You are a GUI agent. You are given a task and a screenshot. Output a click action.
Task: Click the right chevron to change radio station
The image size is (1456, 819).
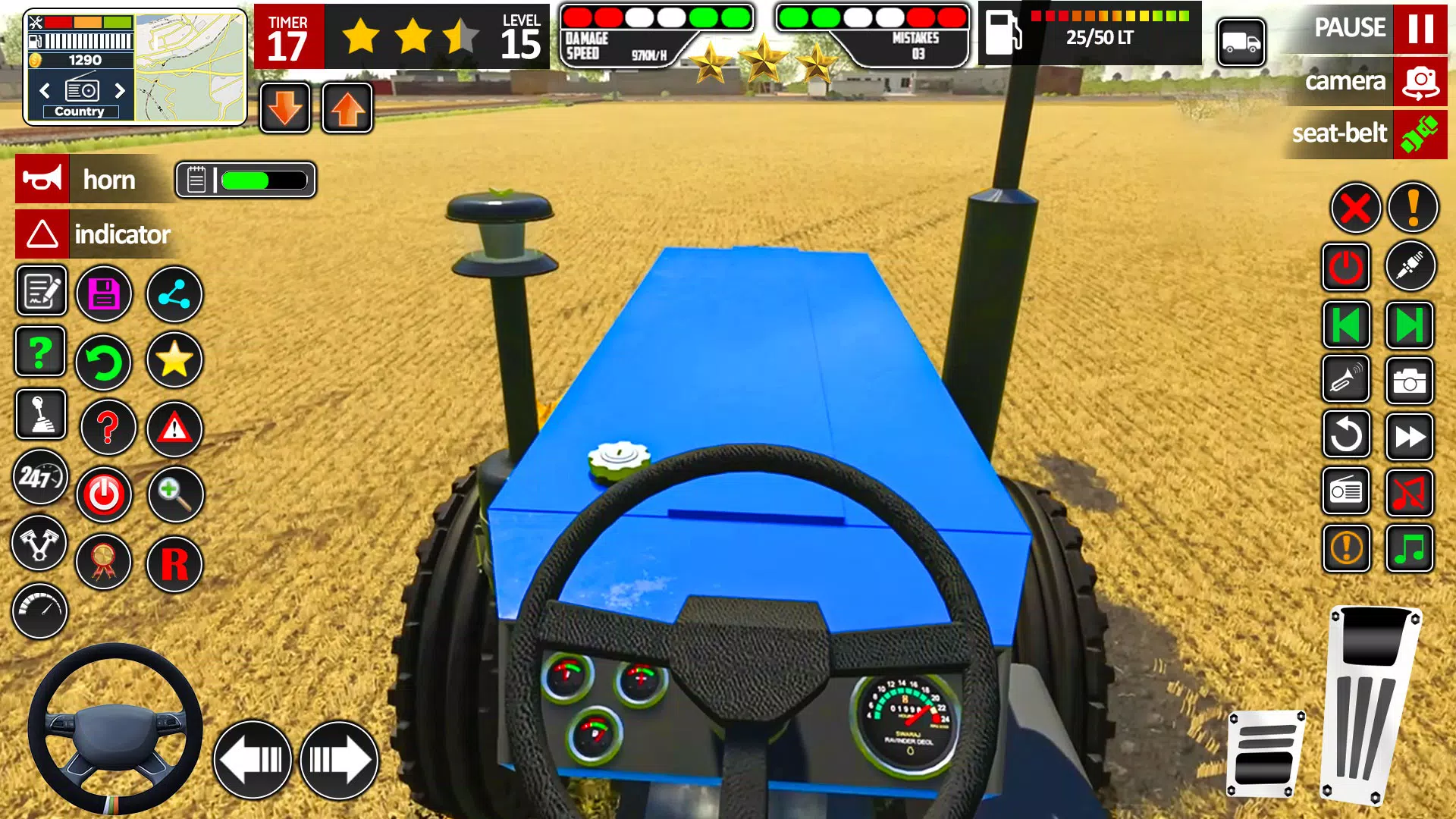119,89
